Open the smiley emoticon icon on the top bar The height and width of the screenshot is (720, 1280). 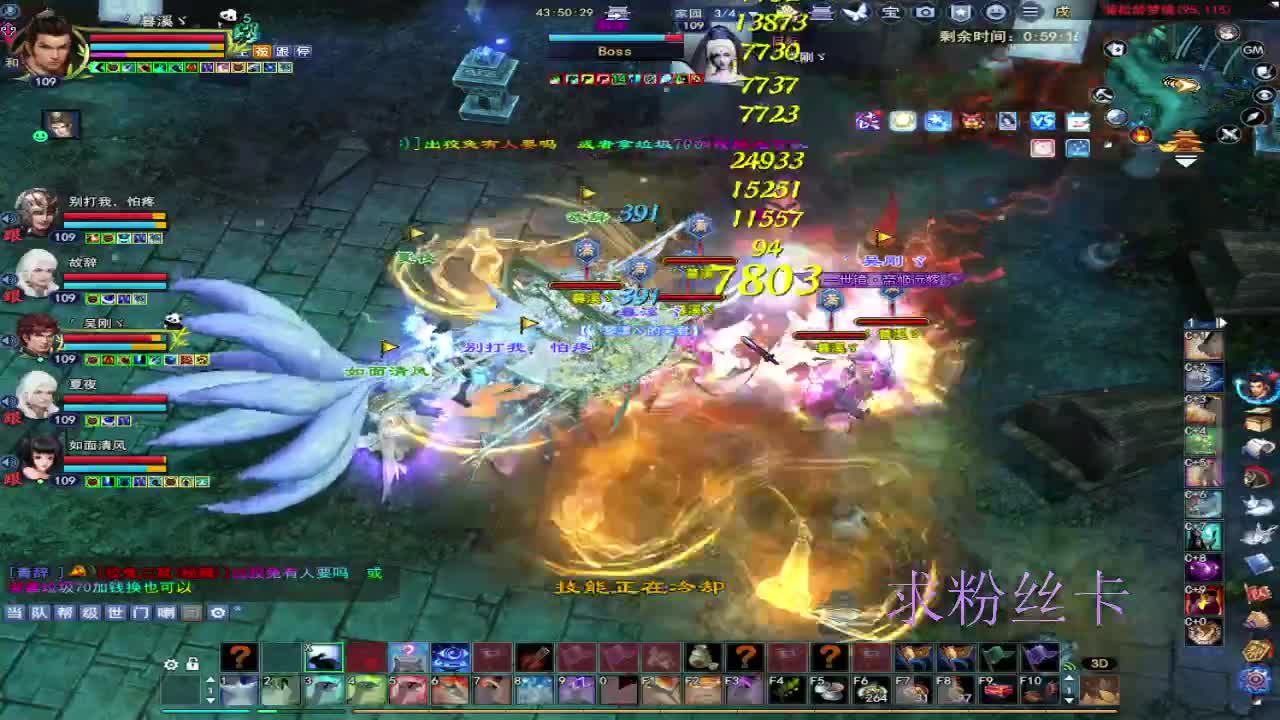click(996, 12)
